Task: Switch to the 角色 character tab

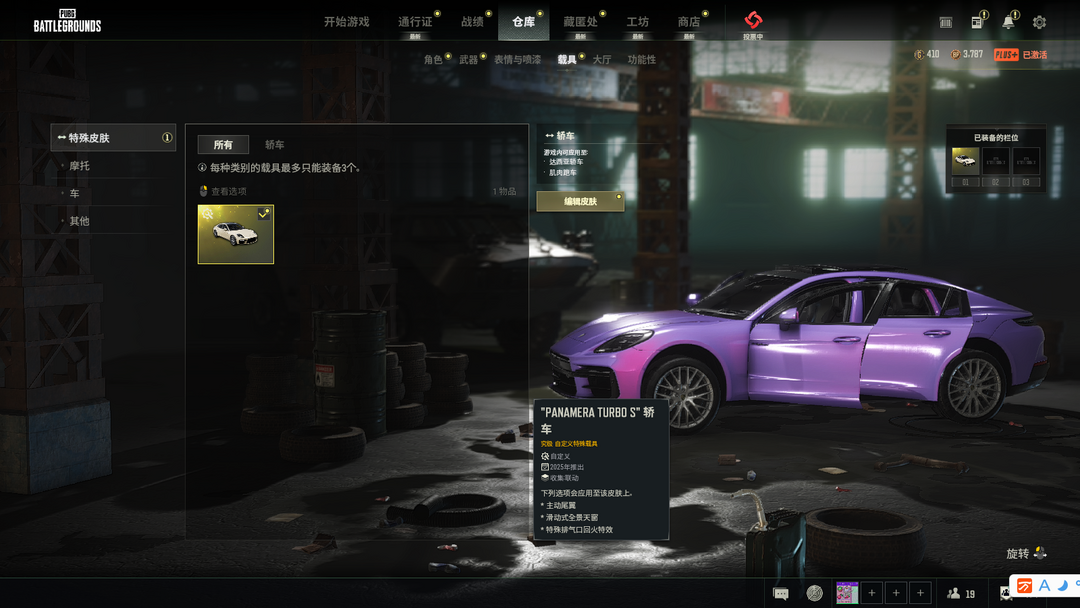Action: coord(433,60)
